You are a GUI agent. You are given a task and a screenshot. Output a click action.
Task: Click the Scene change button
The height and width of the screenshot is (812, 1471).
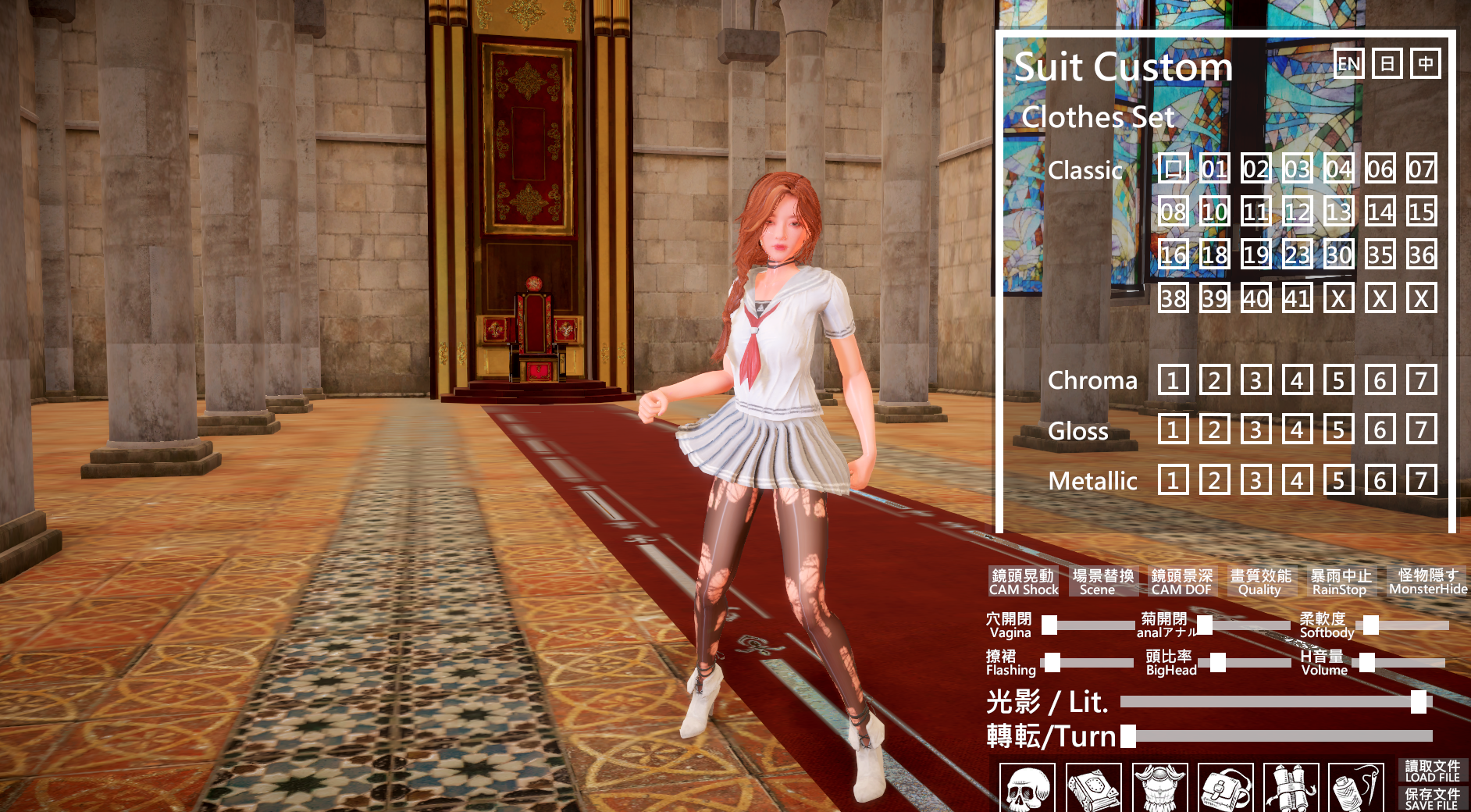click(x=1102, y=582)
